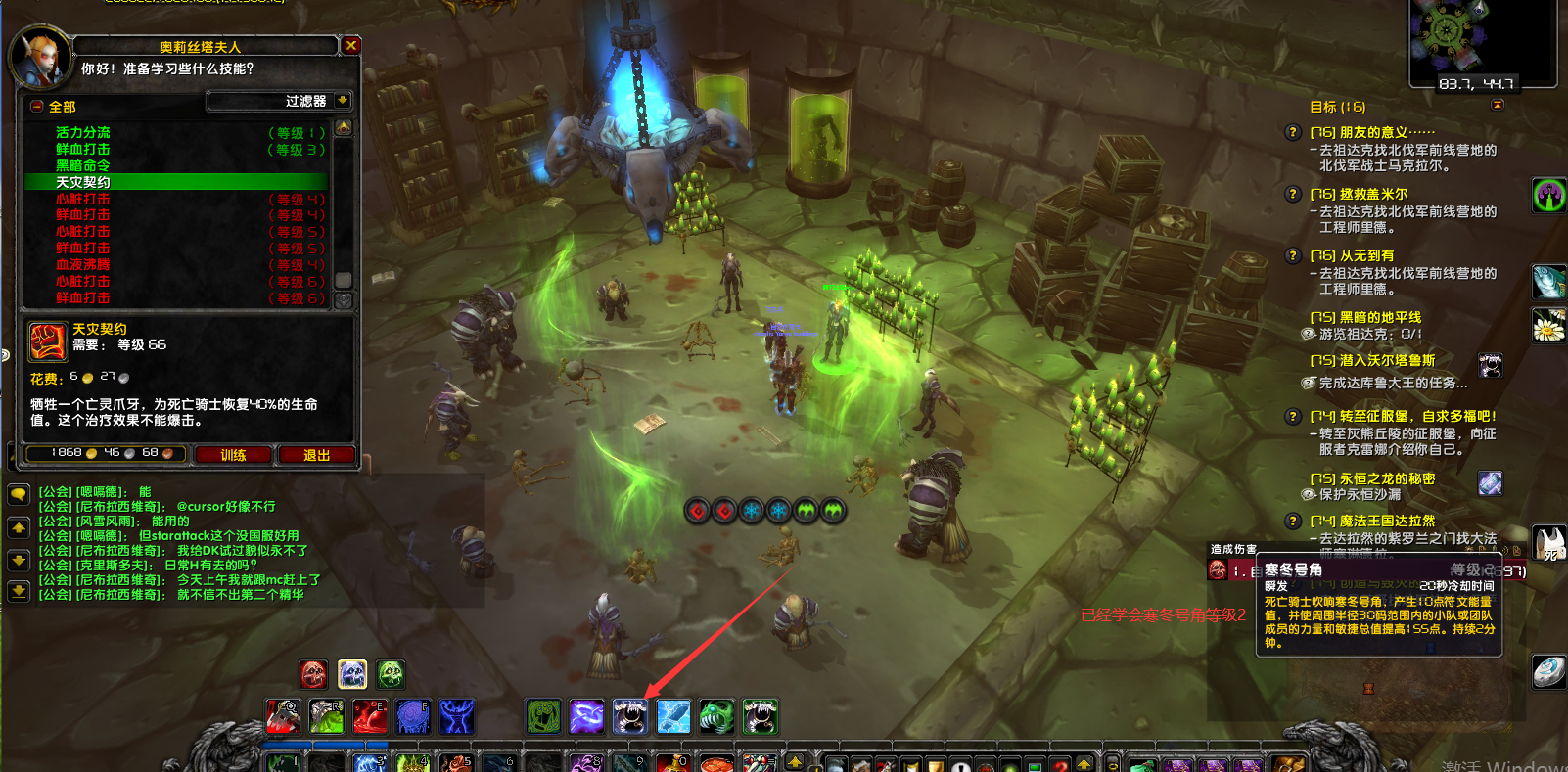Select 活力分流 in the skill list
This screenshot has height=772, width=1568.
click(x=83, y=132)
